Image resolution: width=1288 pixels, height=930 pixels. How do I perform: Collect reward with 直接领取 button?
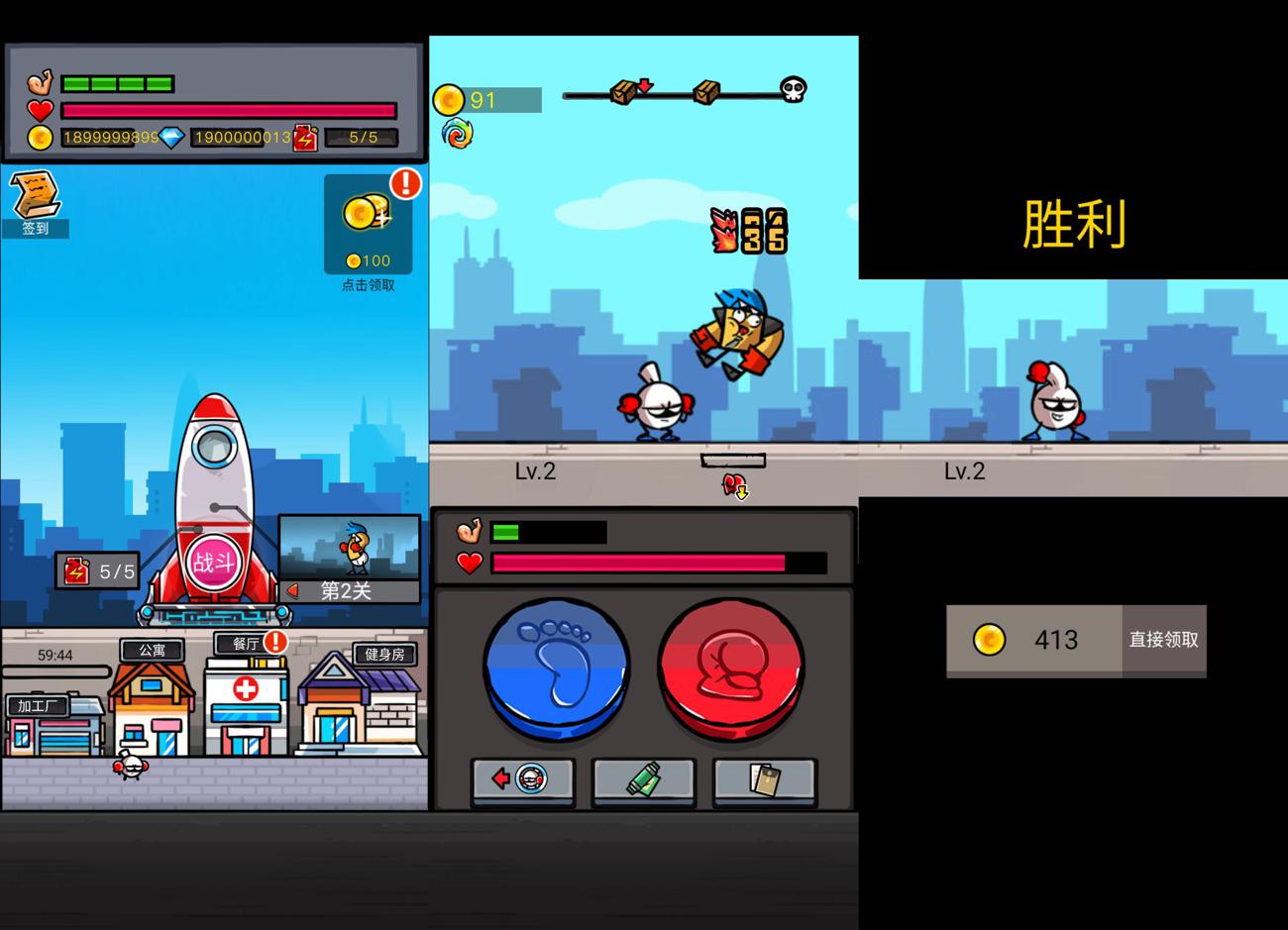[1163, 640]
